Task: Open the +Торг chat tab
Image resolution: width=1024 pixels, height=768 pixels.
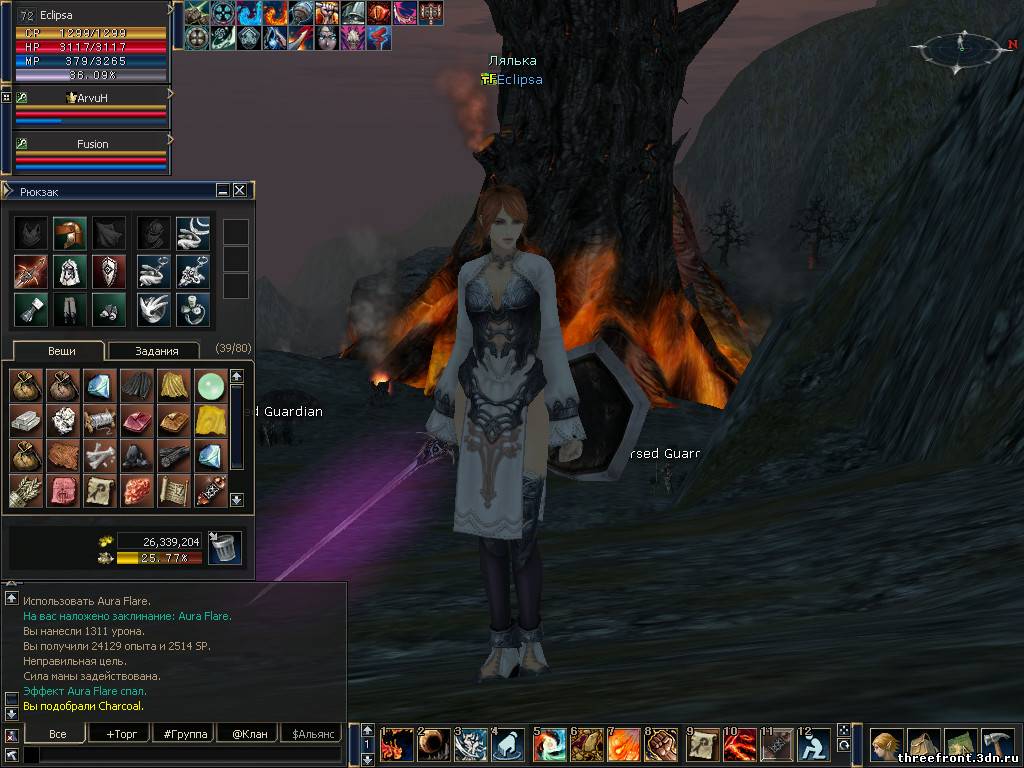Action: click(121, 734)
